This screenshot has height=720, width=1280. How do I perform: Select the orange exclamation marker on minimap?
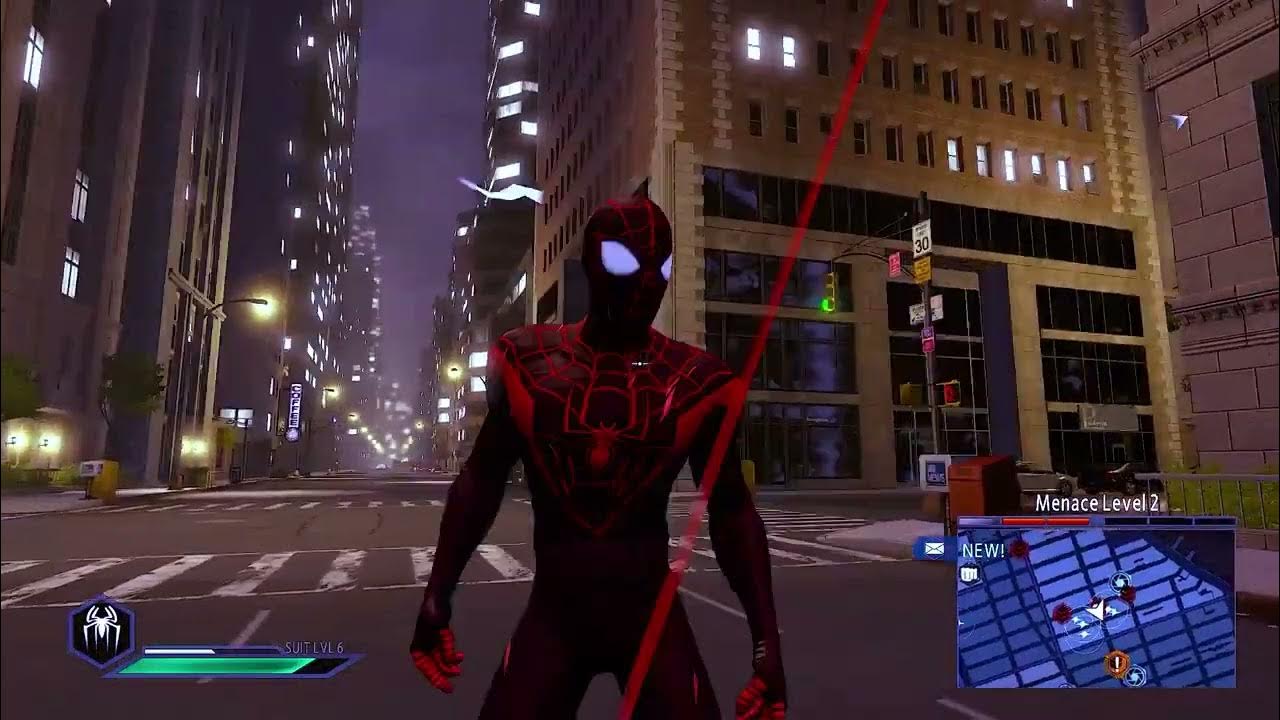[1116, 662]
